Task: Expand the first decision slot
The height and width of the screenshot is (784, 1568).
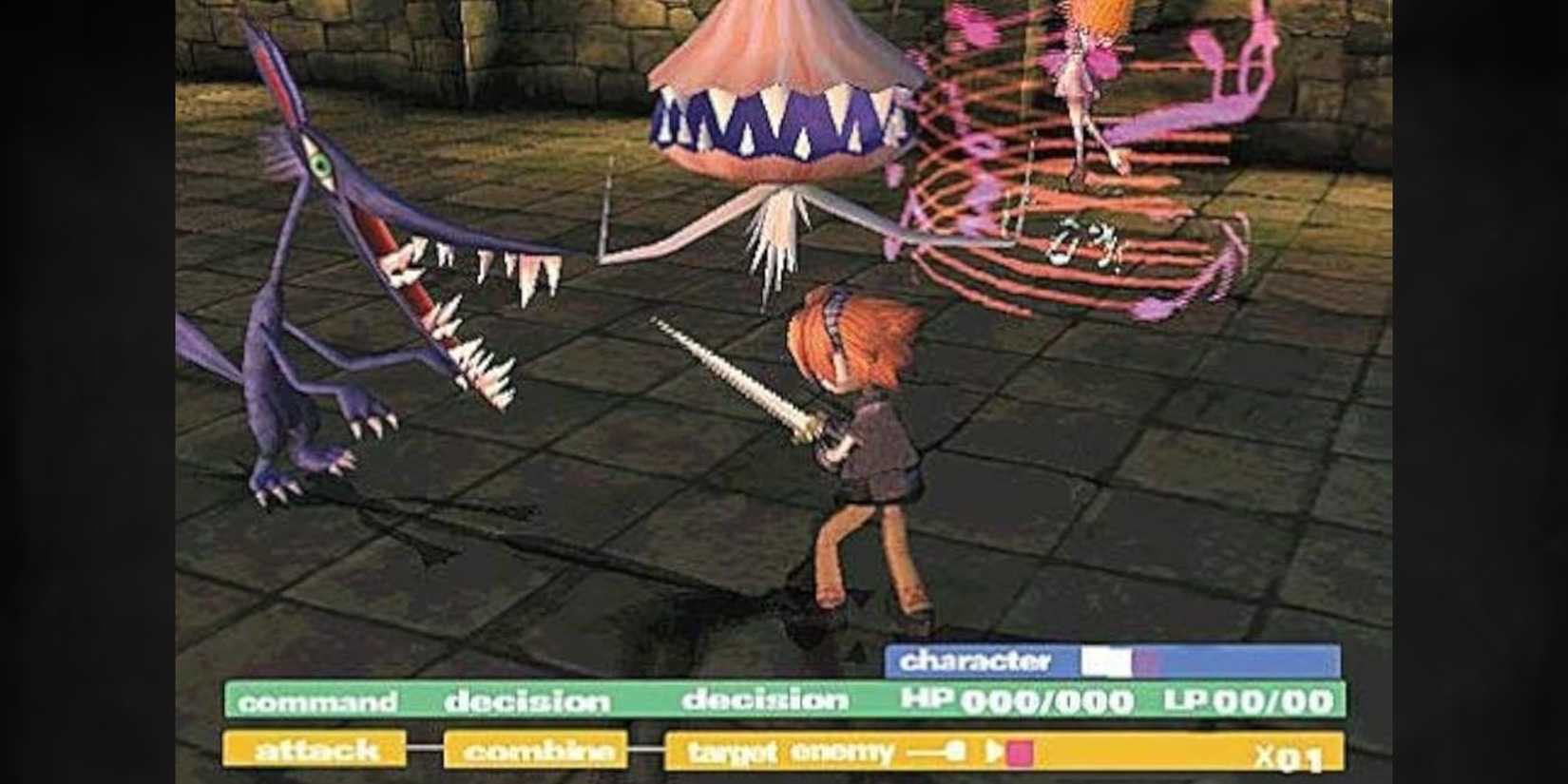Action: [527, 701]
